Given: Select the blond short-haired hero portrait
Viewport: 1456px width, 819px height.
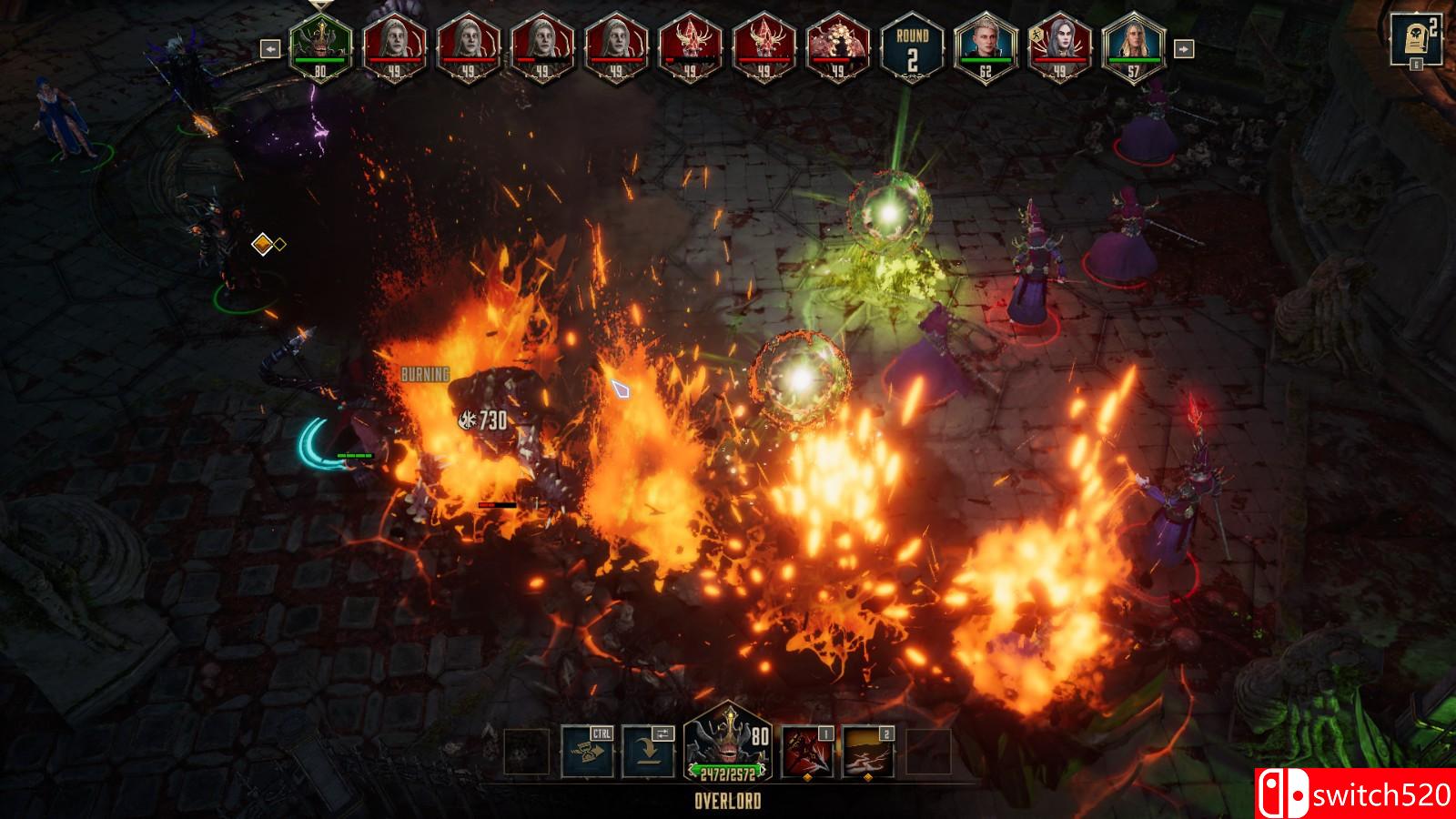Looking at the screenshot, I should tap(986, 47).
